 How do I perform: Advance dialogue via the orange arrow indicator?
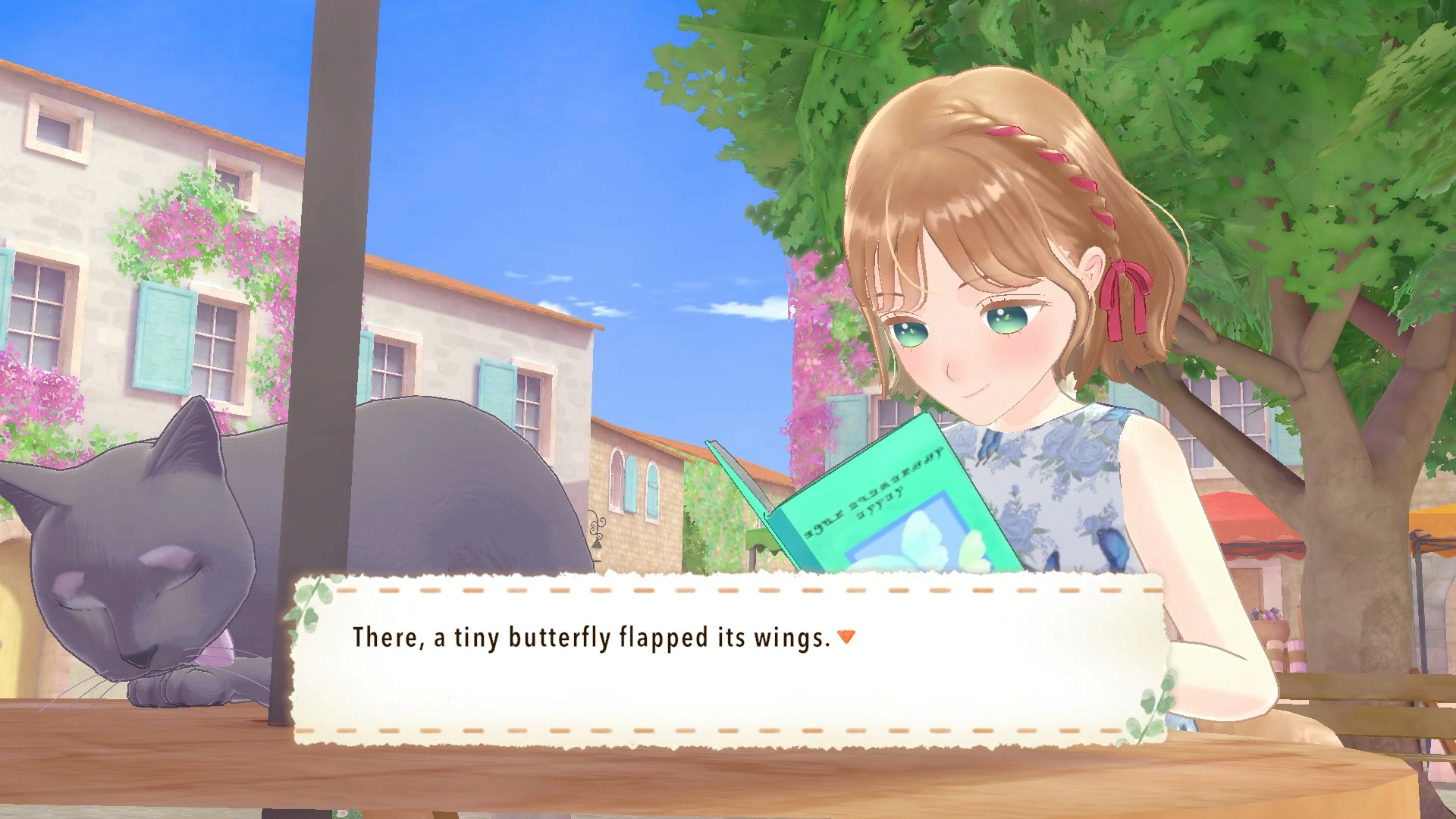[x=846, y=637]
